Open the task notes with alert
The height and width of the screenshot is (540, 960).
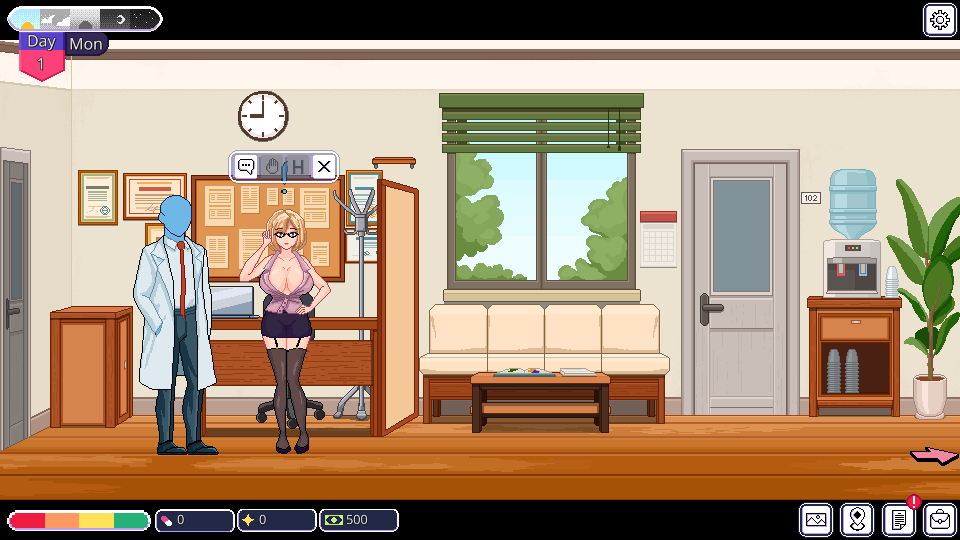899,520
